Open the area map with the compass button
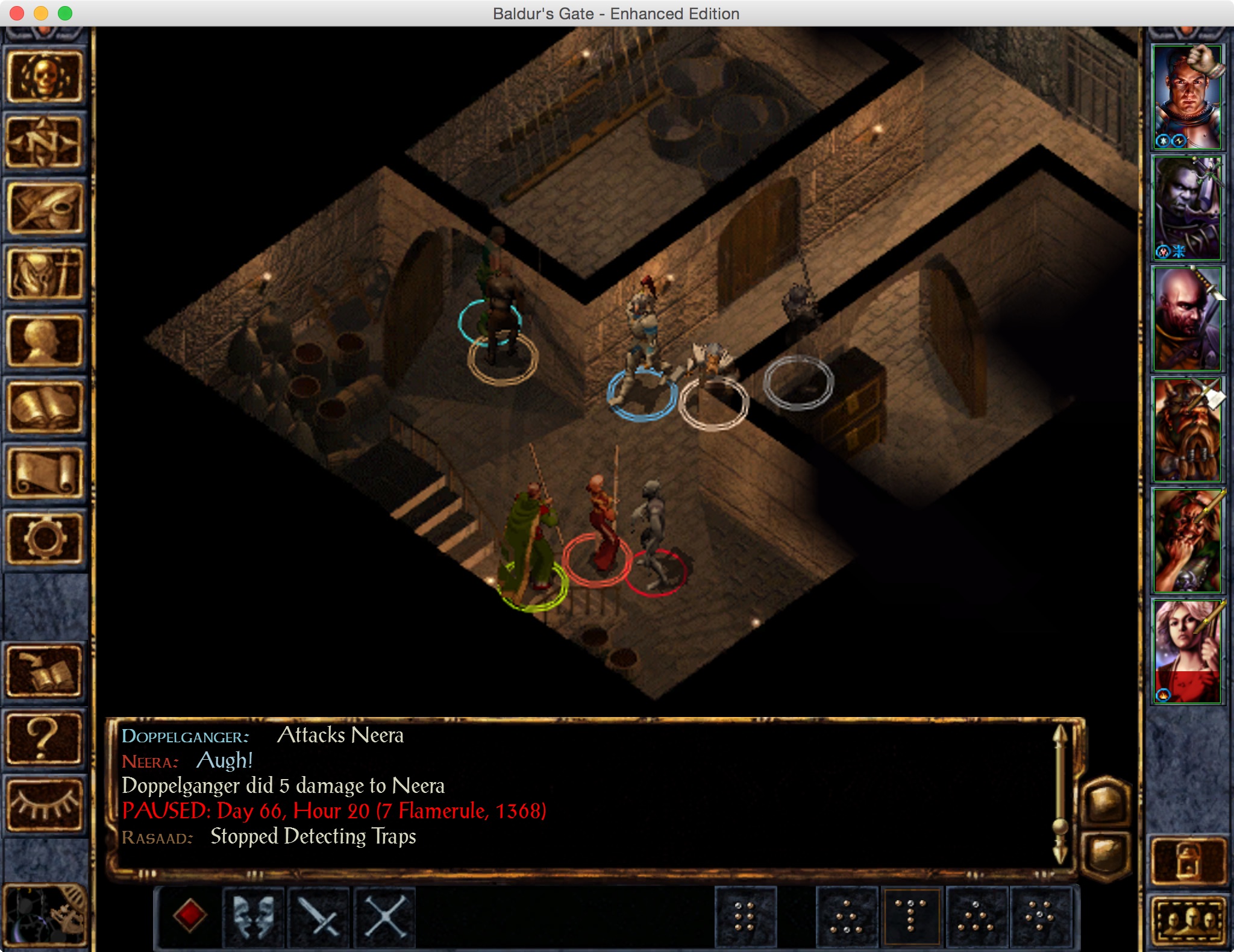This screenshot has width=1234, height=952. click(44, 142)
